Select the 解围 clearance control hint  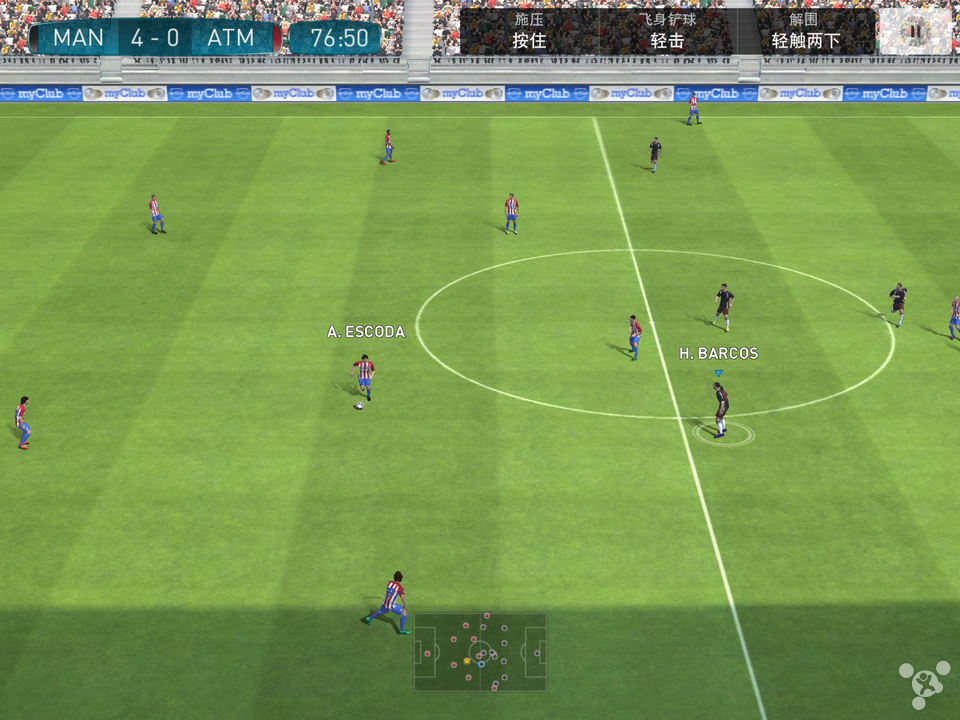[x=806, y=31]
